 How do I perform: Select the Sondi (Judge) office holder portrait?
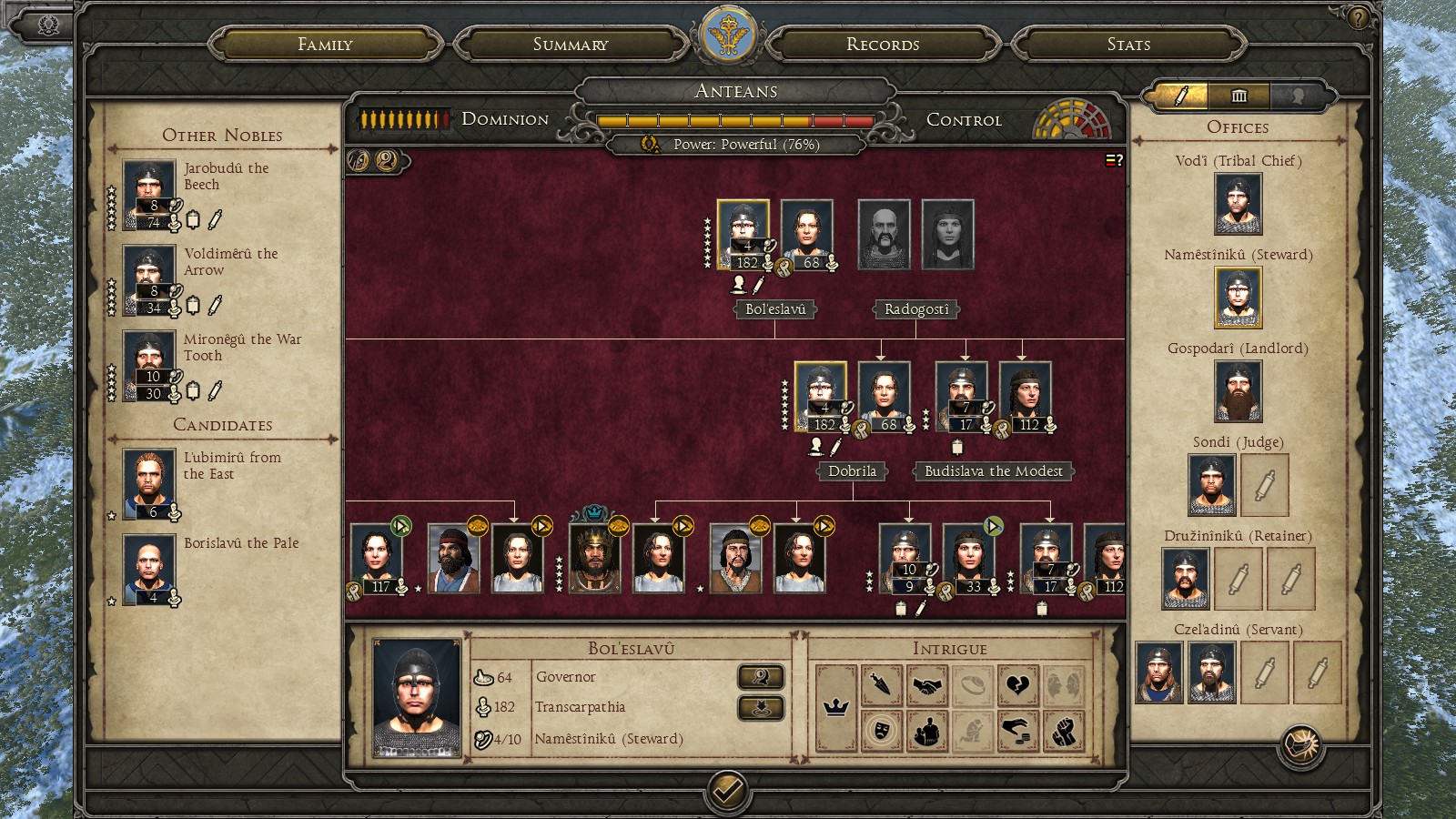point(1211,485)
